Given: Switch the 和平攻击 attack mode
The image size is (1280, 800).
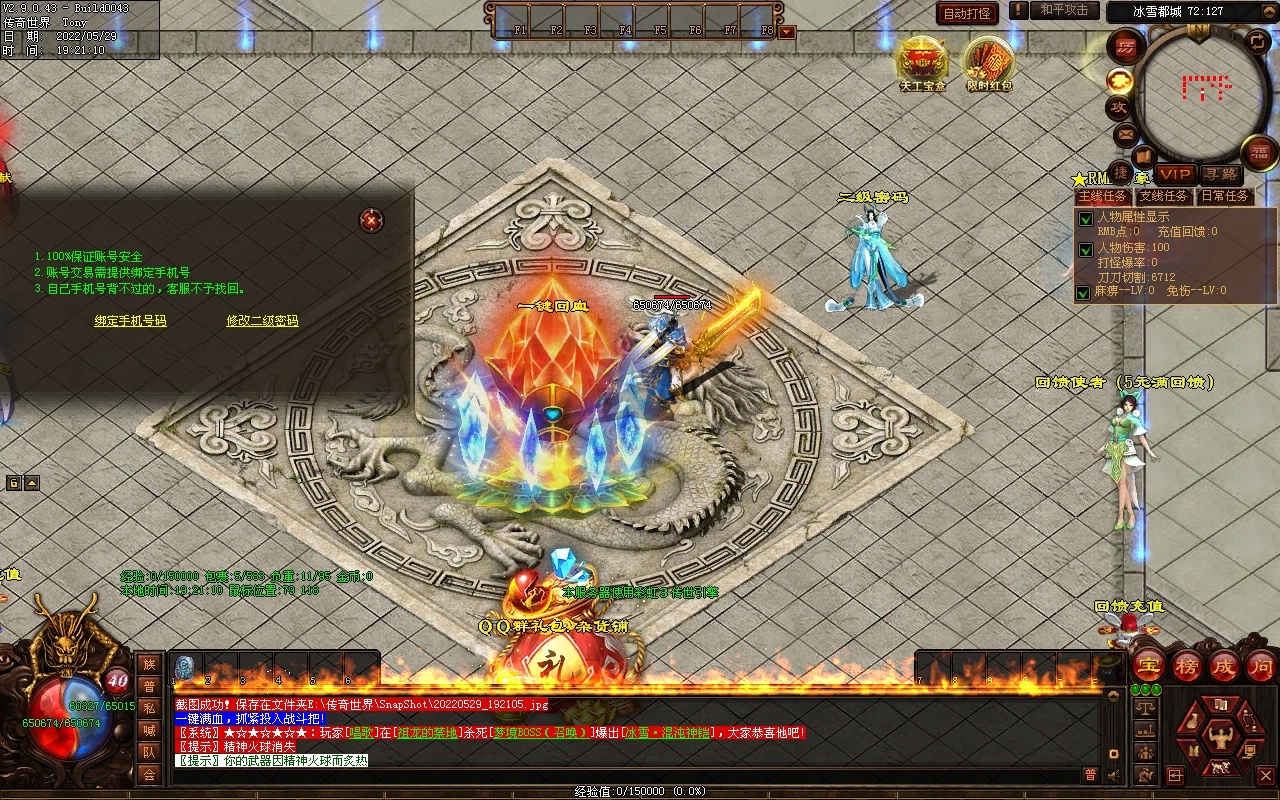Looking at the screenshot, I should coord(1063,10).
